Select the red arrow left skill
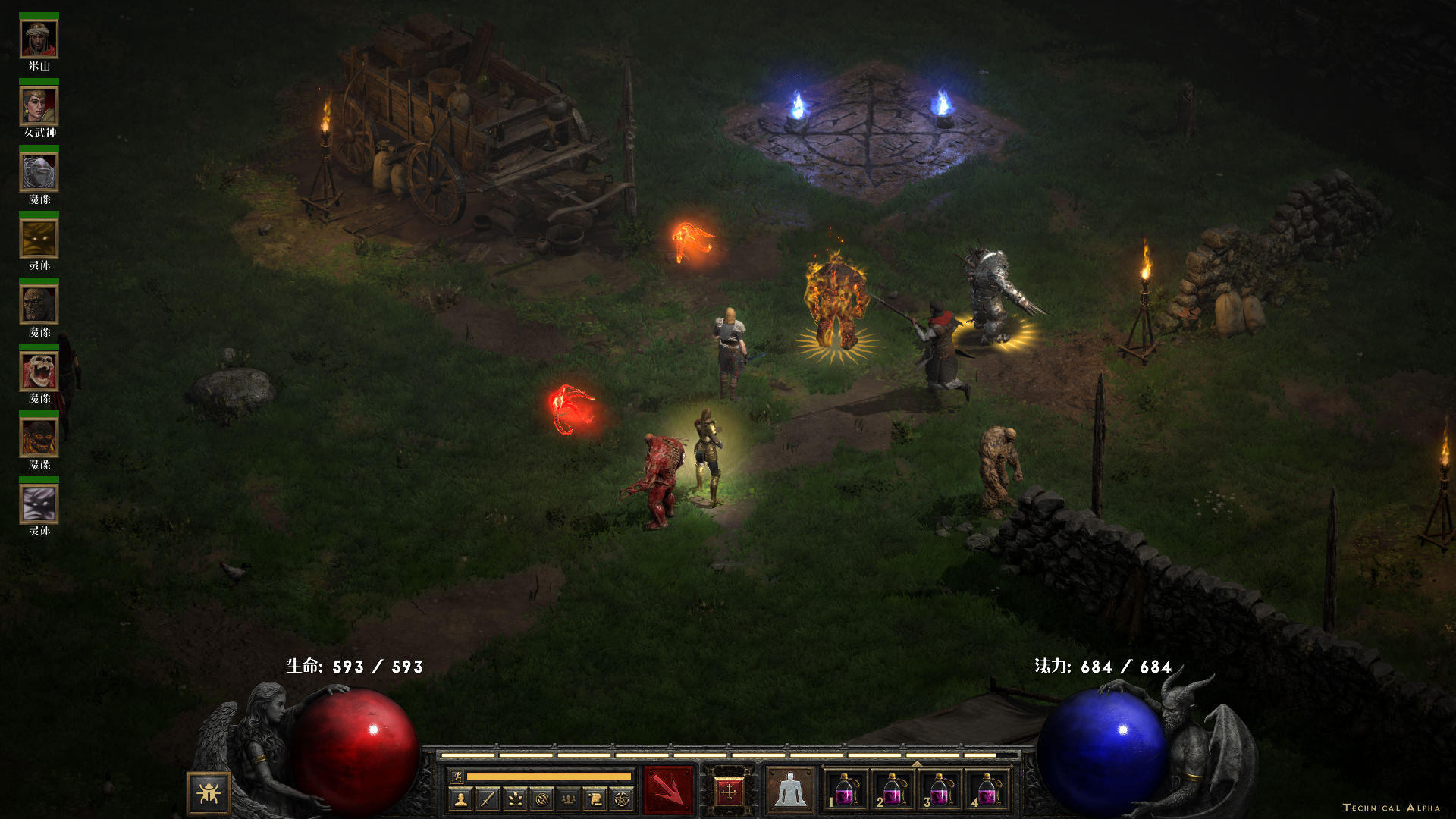Image resolution: width=1456 pixels, height=819 pixels. [x=668, y=790]
